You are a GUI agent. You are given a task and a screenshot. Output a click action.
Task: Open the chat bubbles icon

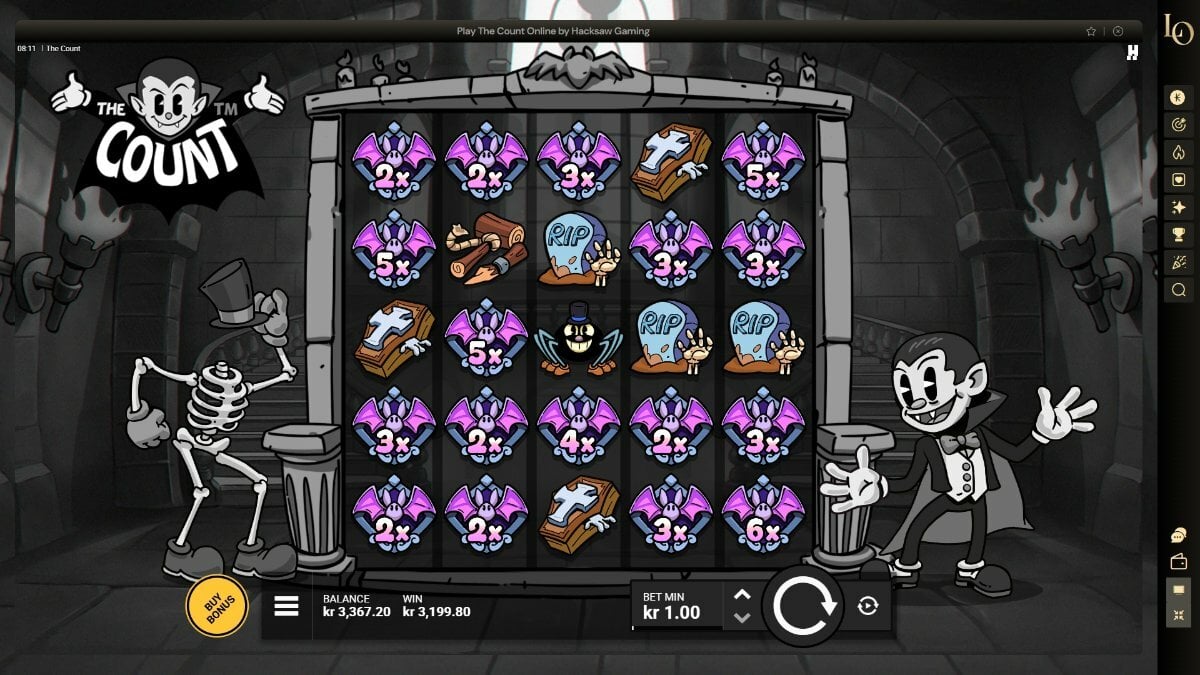(1178, 535)
